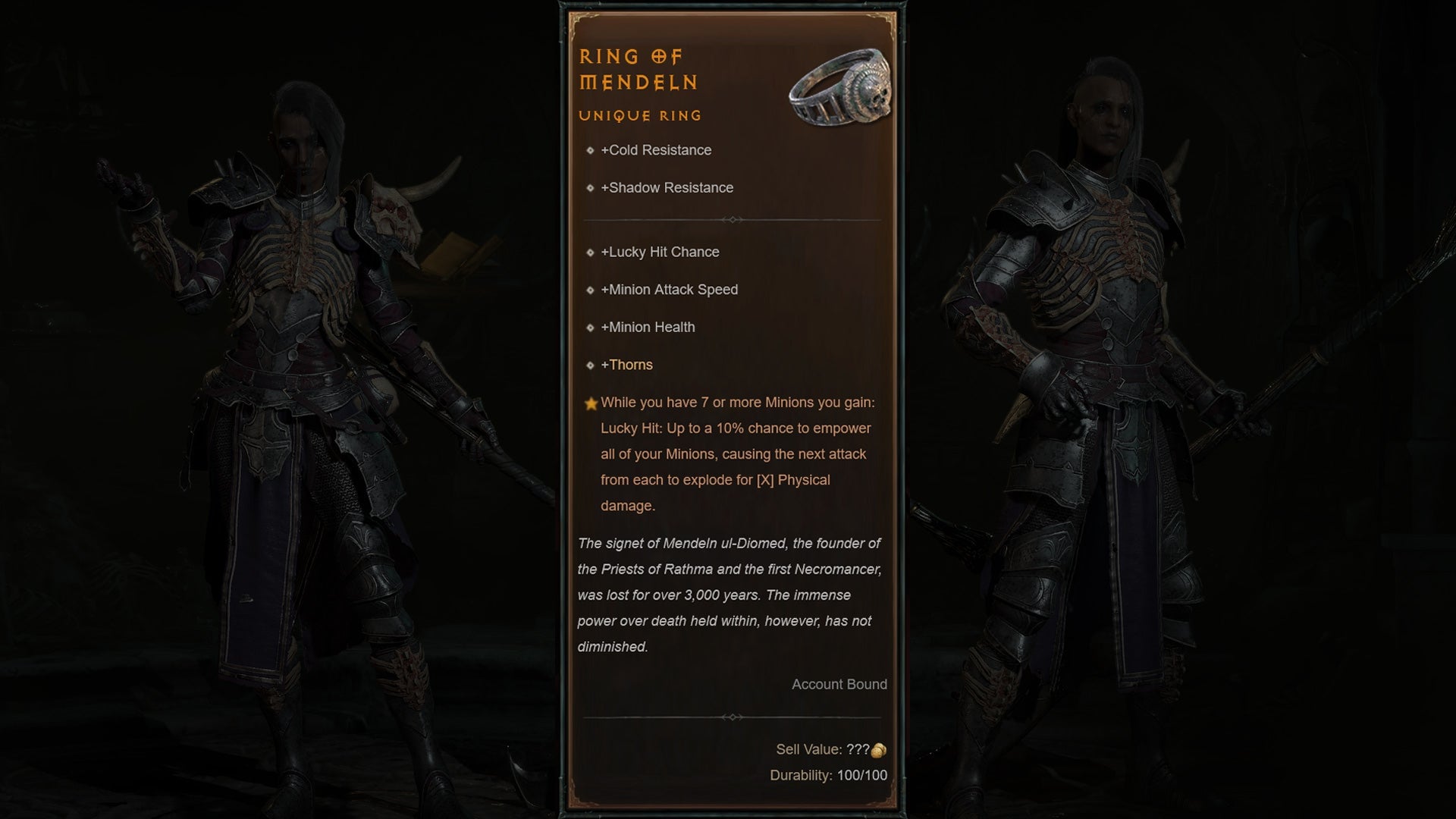The width and height of the screenshot is (1456, 819).
Task: Select the star icon before the unique affix
Action: [591, 402]
